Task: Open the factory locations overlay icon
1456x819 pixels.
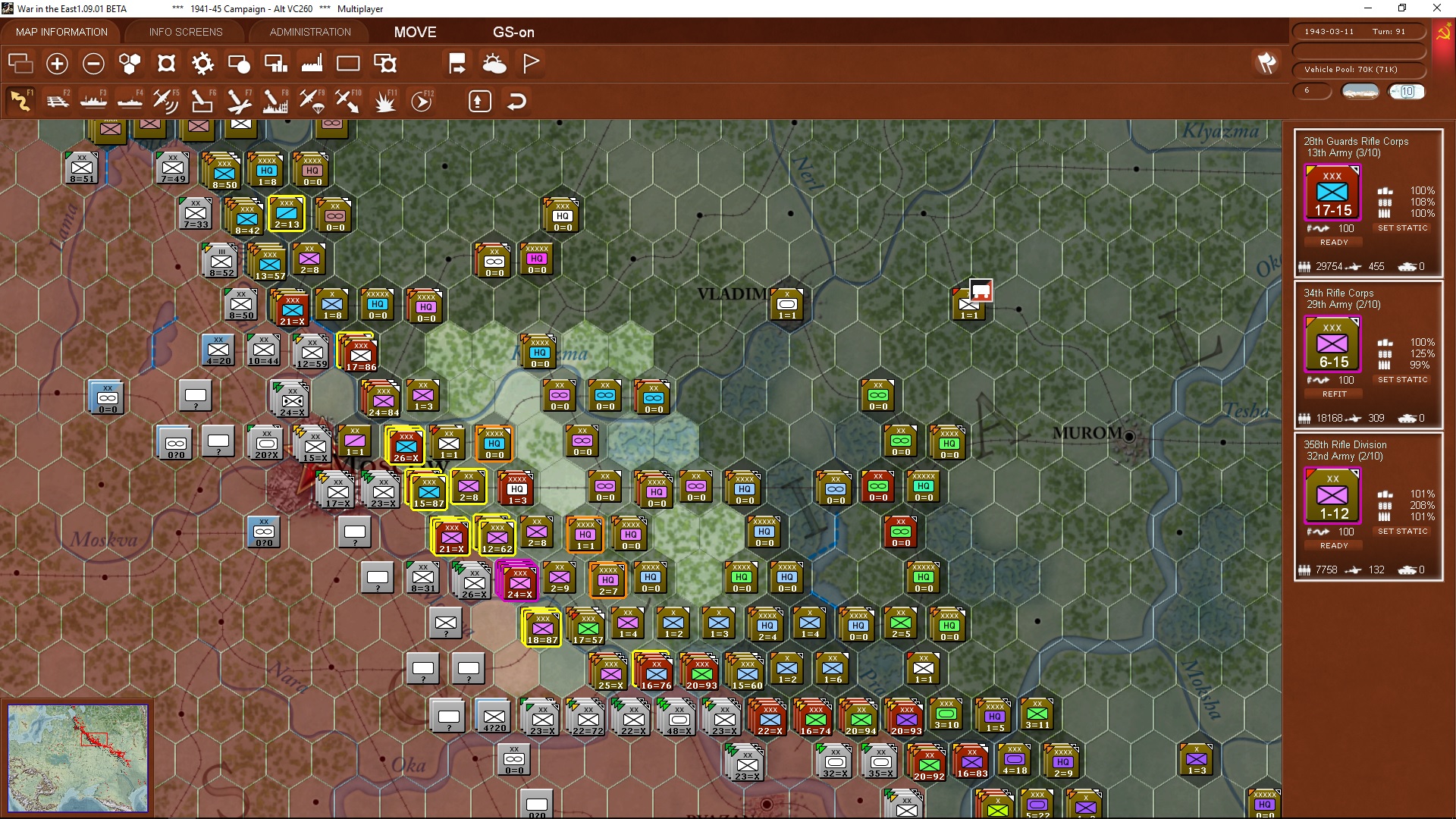Action: pos(312,64)
